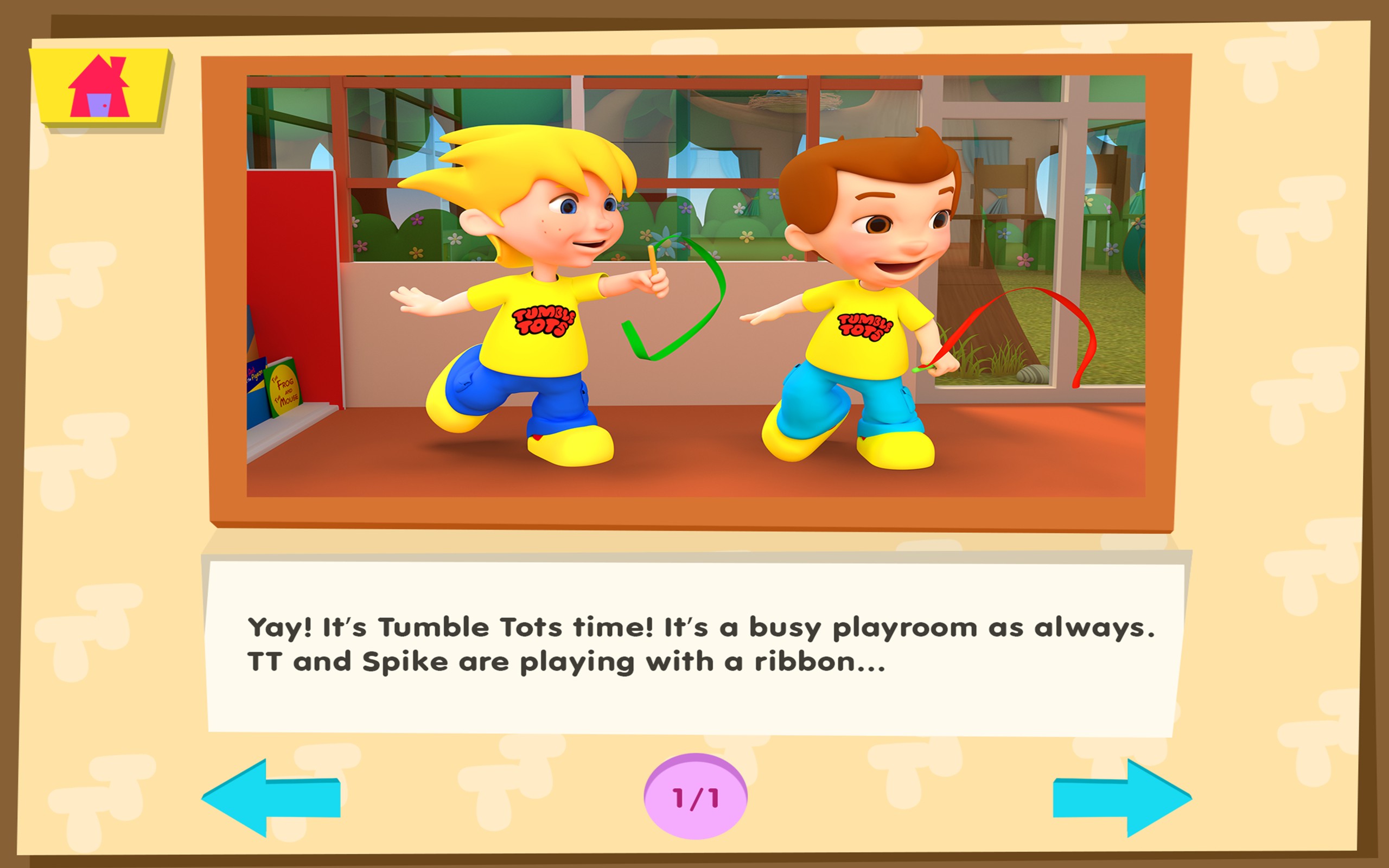
Task: Tap the pink house inside the yellow button
Action: click(x=100, y=89)
